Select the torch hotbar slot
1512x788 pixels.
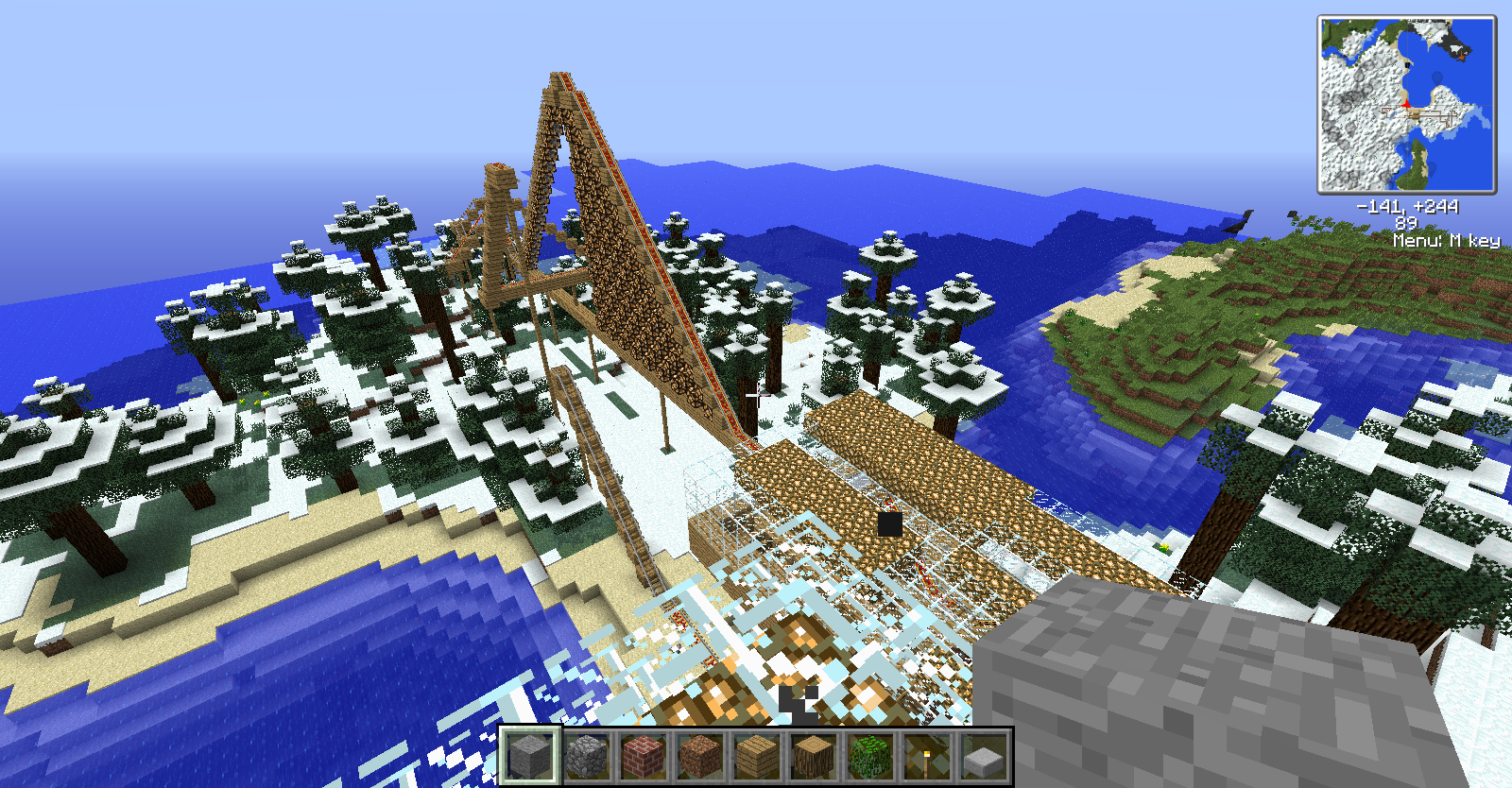[926, 756]
